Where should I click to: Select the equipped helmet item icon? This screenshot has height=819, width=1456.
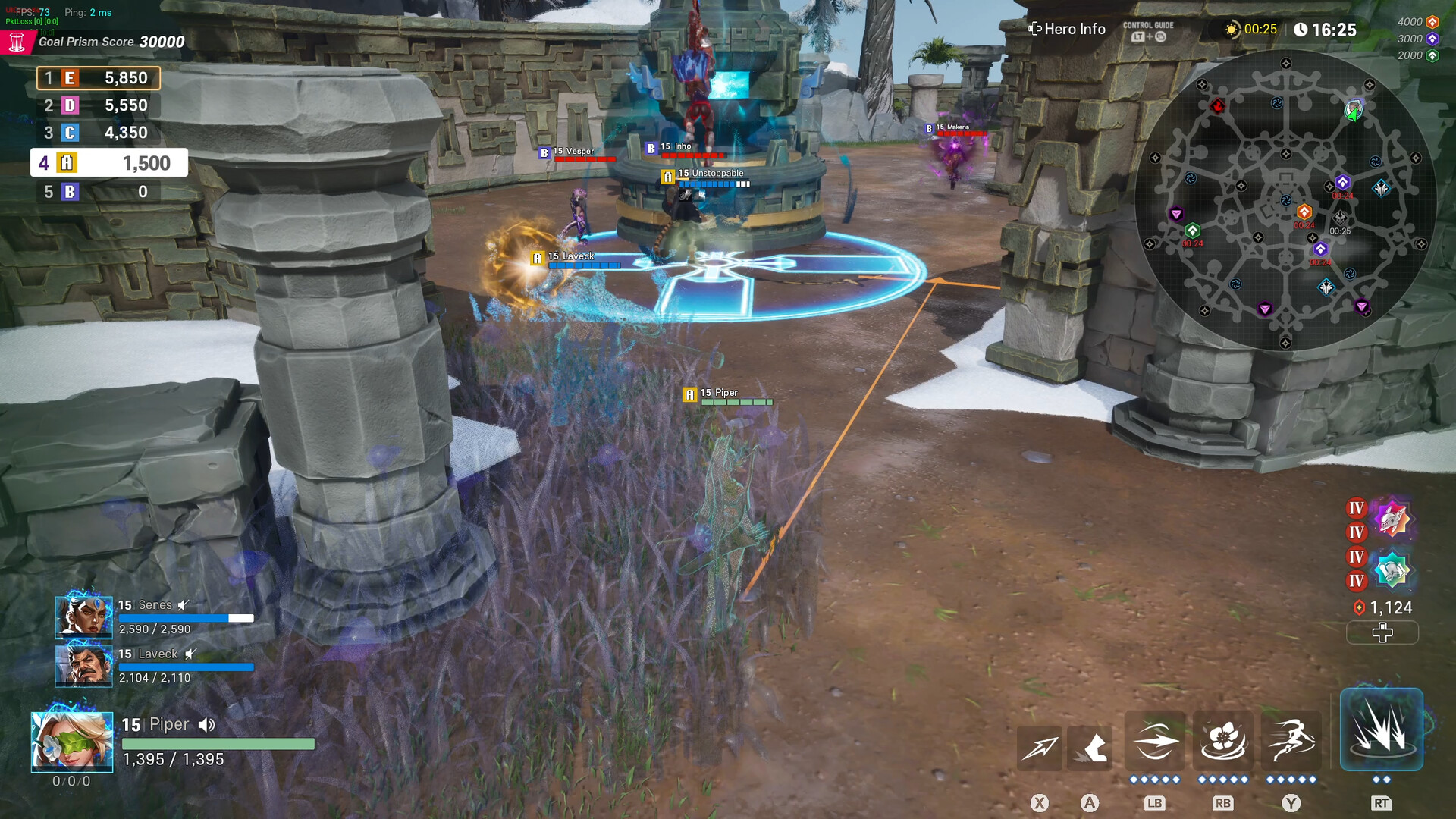(1392, 519)
